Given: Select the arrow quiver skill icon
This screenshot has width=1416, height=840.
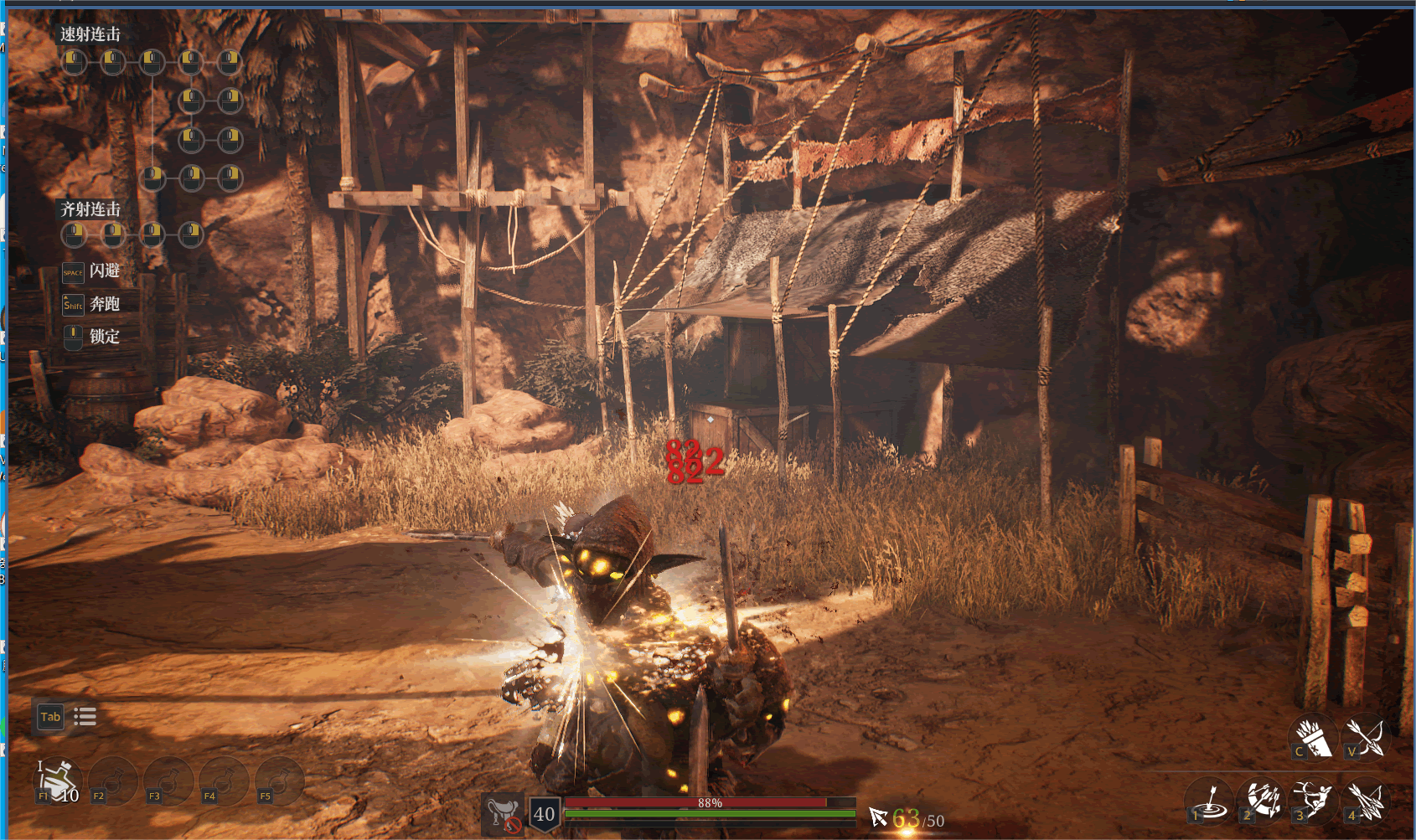Looking at the screenshot, I should point(1313,737).
